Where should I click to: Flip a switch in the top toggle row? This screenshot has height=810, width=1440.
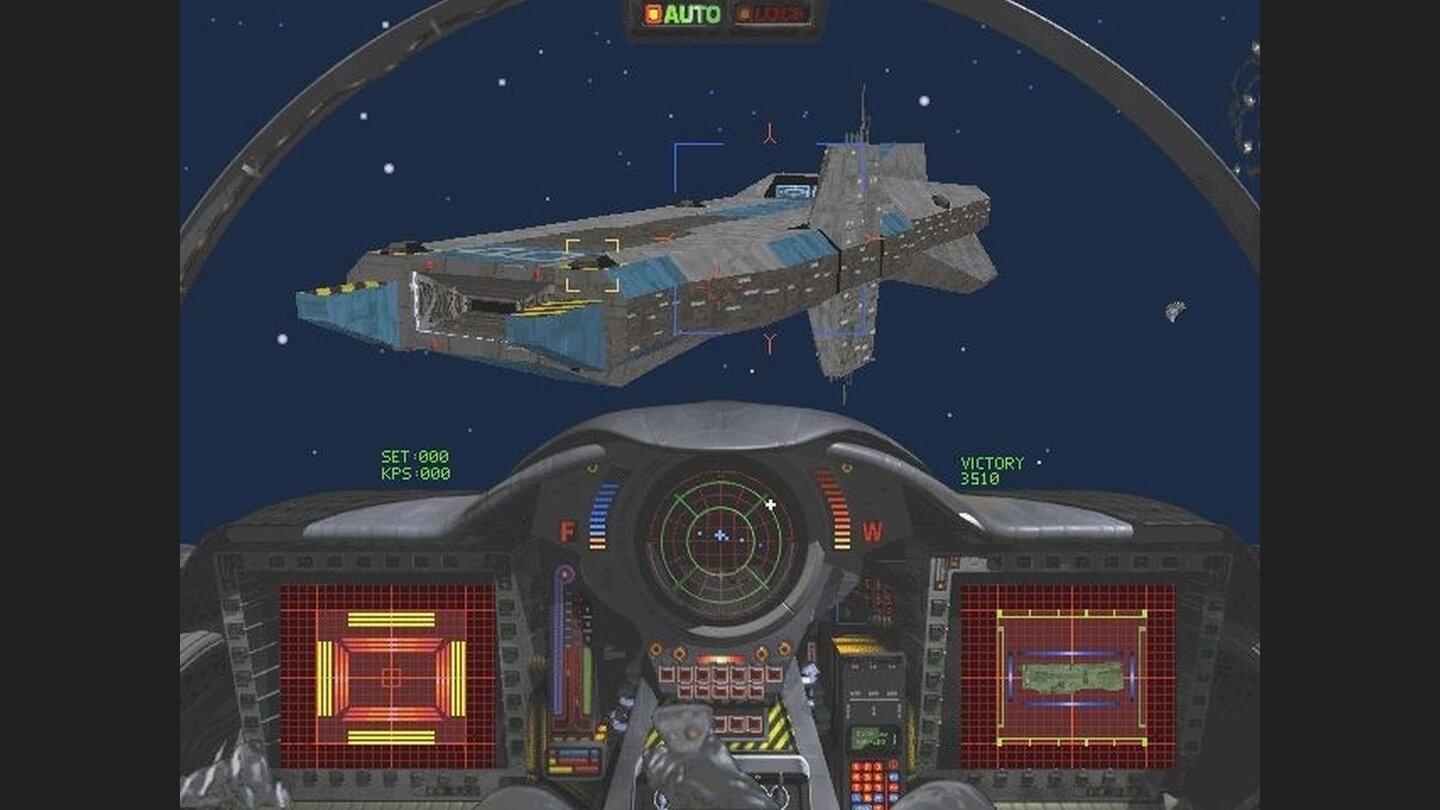click(720, 675)
